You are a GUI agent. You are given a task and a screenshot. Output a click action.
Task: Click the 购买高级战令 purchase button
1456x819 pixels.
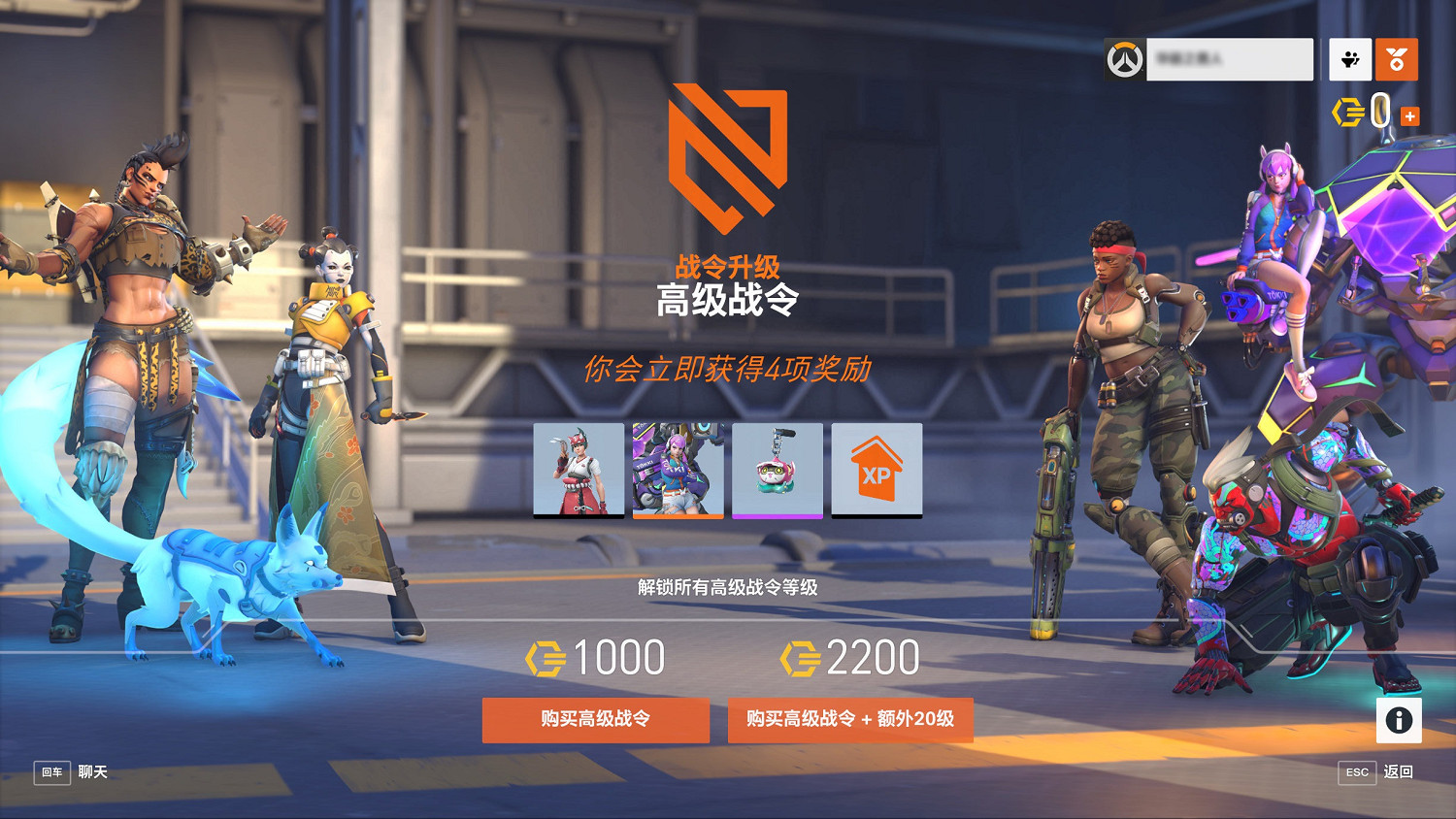coord(595,720)
